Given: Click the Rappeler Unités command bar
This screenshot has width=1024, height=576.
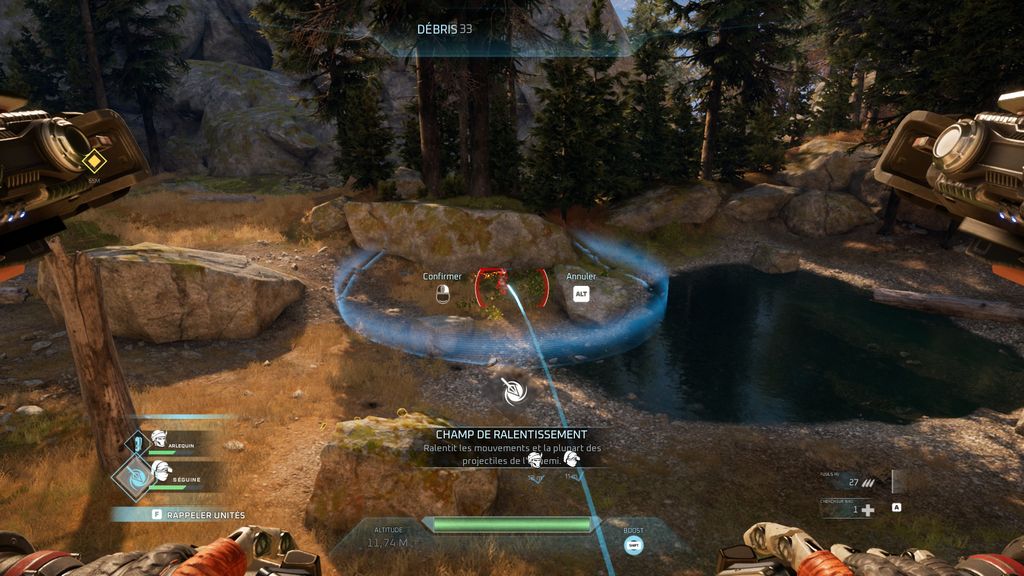Looking at the screenshot, I should (x=180, y=515).
